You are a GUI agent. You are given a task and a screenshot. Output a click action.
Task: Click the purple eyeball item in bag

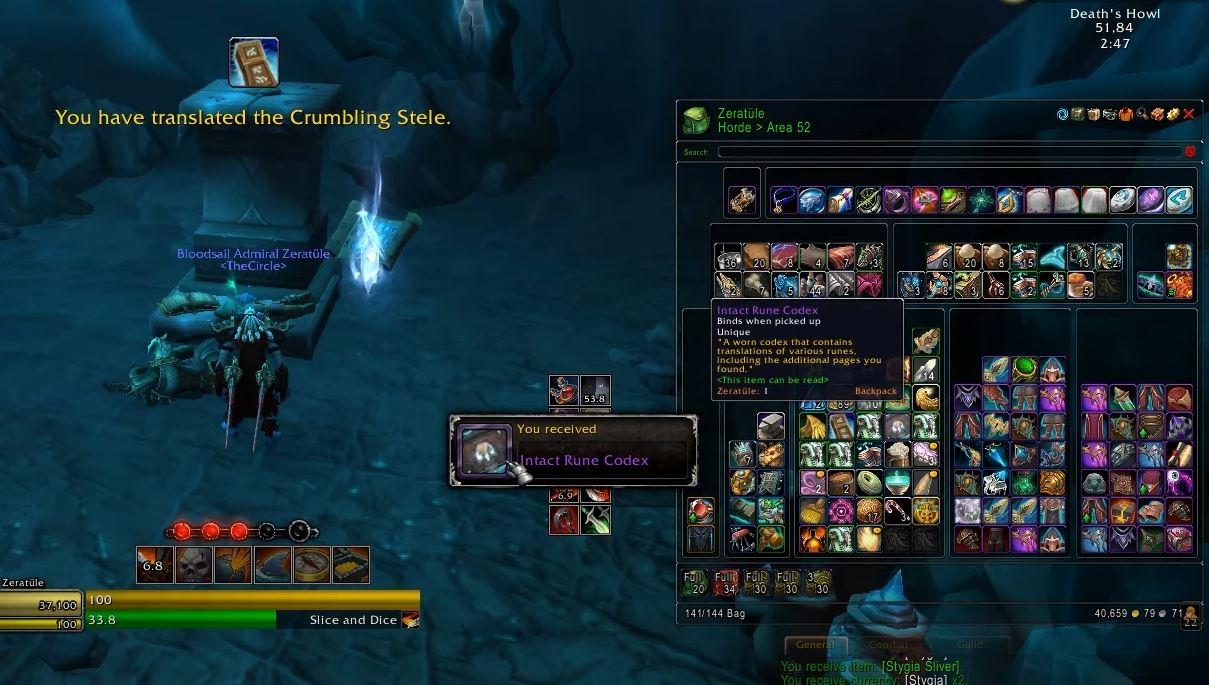pos(1178,483)
